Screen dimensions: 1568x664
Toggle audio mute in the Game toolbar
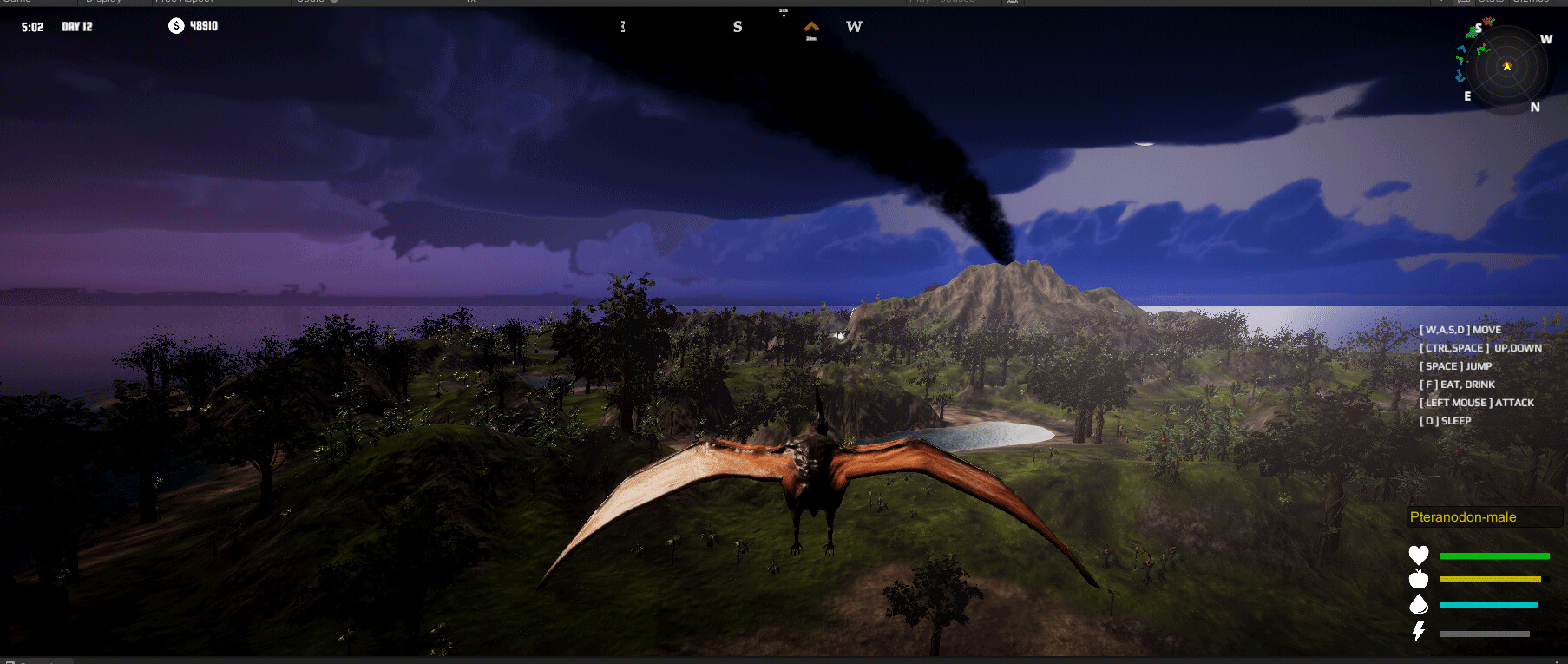(473, 2)
